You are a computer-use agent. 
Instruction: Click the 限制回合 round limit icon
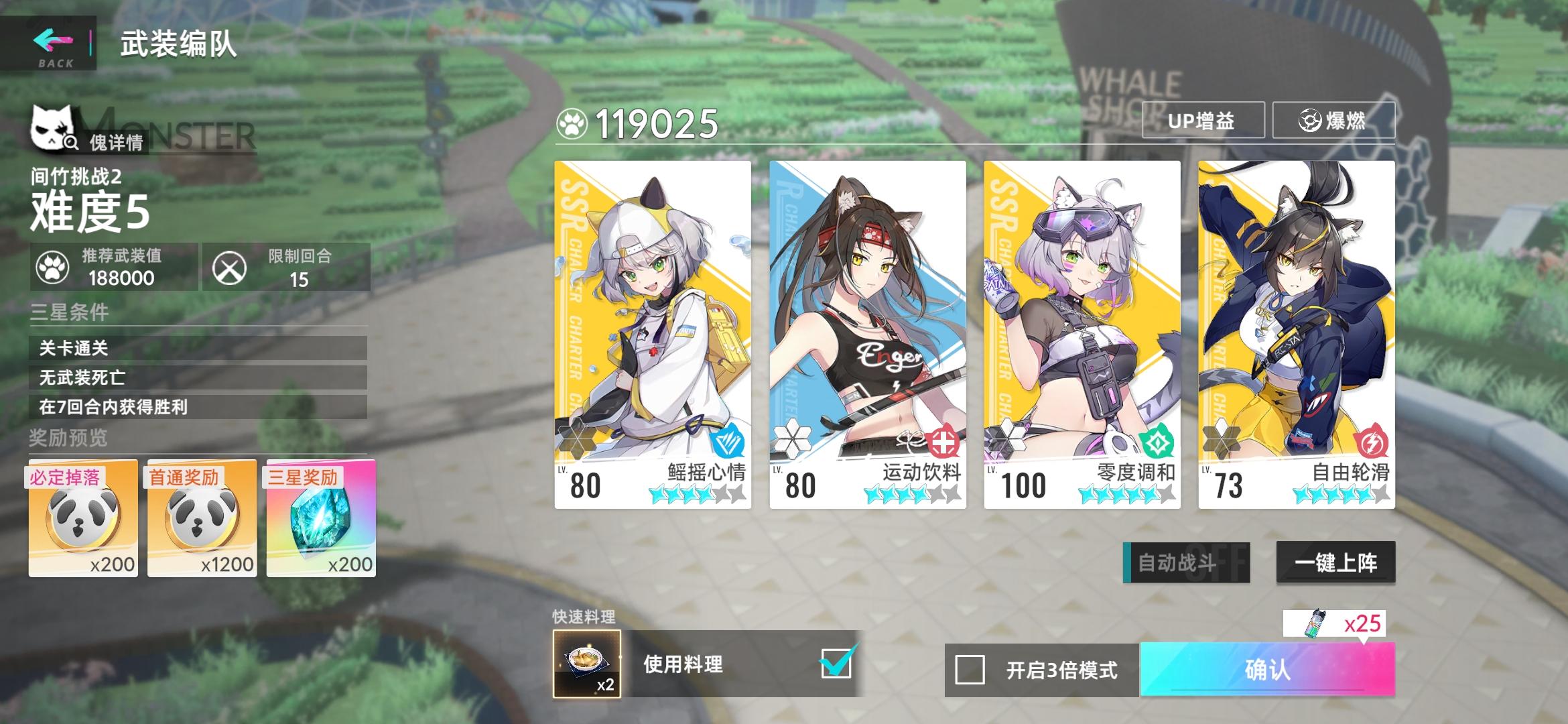(231, 267)
